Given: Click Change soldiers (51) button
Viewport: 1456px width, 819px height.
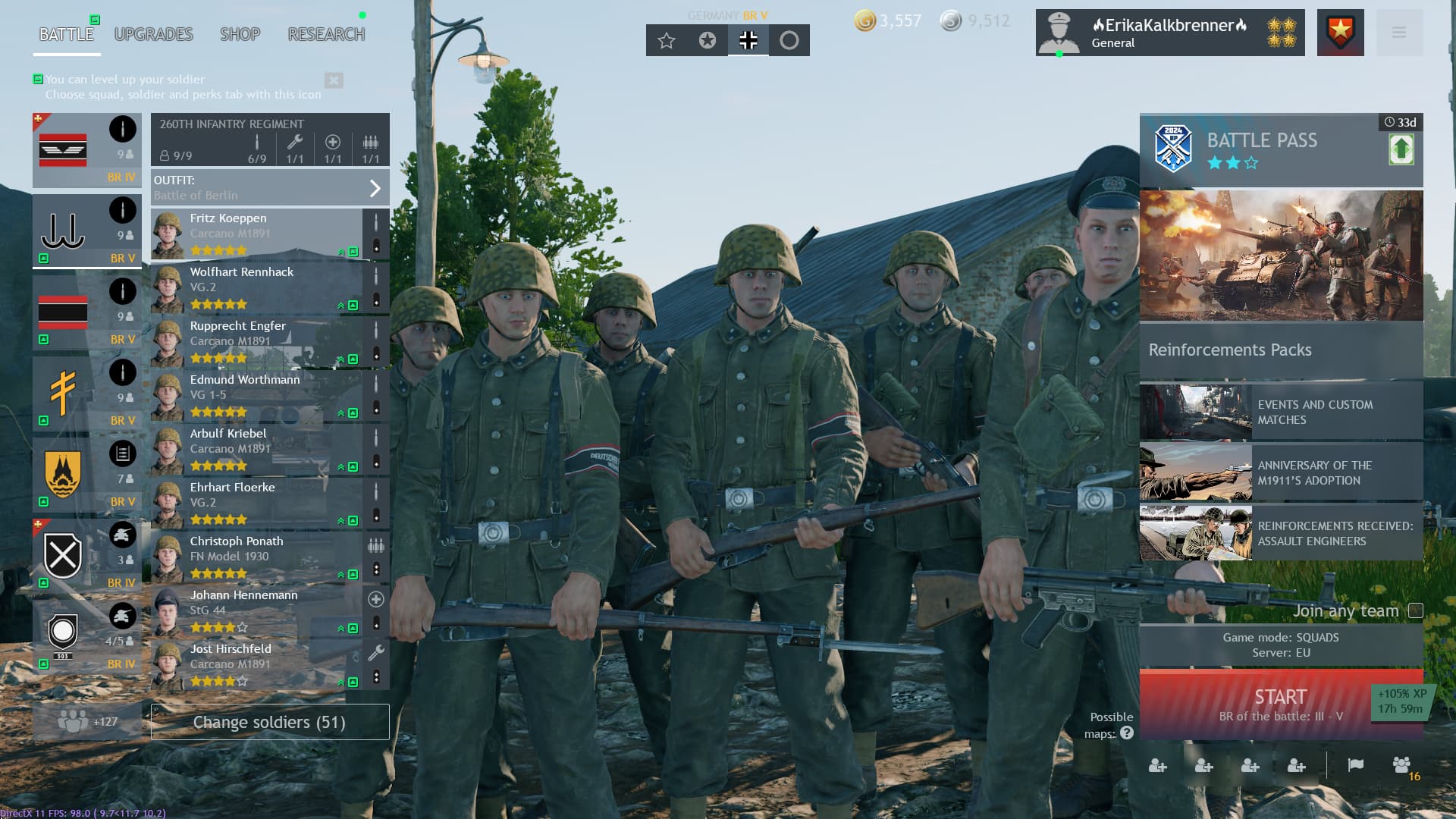Looking at the screenshot, I should 269,722.
